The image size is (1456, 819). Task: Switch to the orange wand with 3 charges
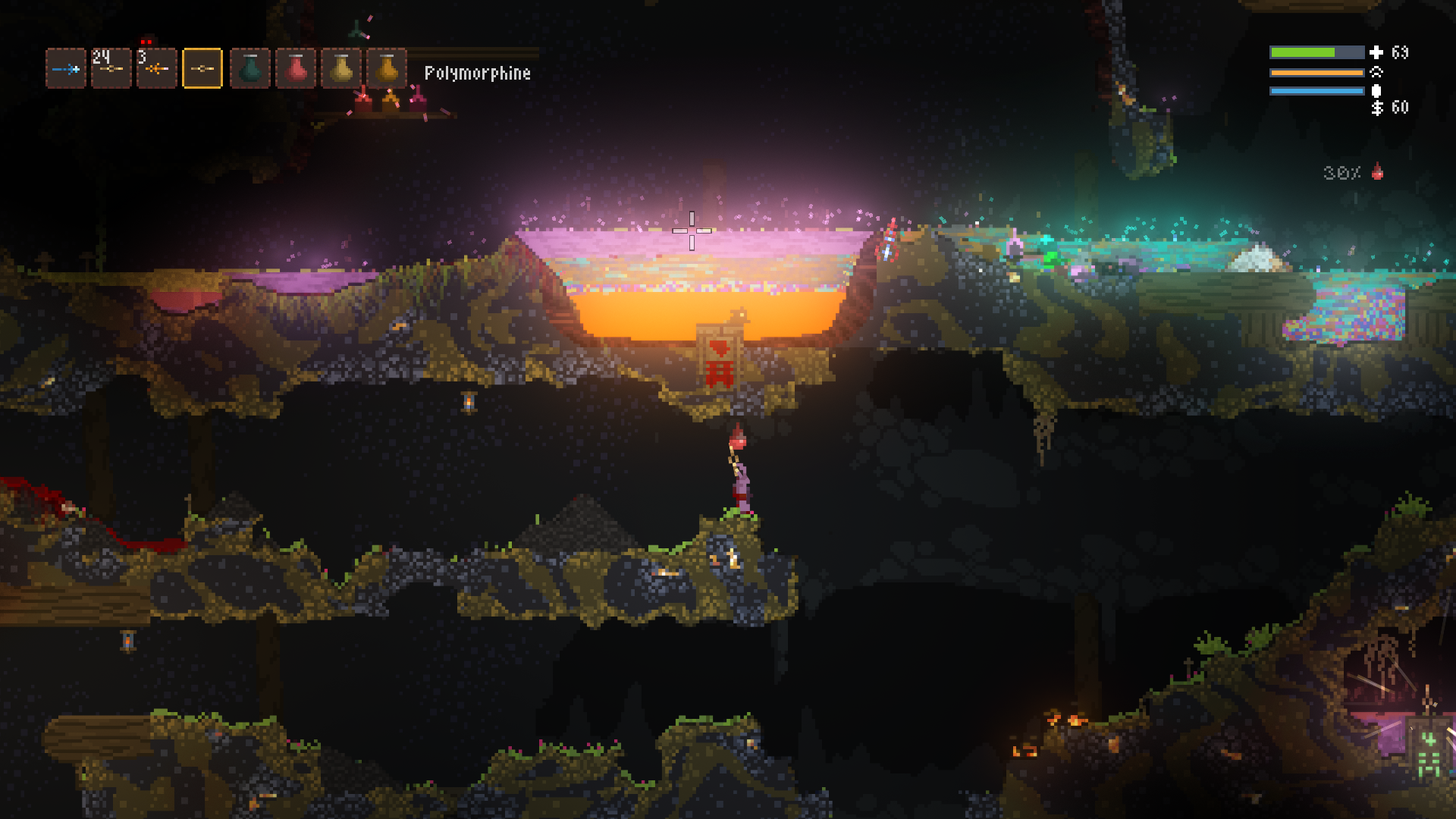point(157,69)
